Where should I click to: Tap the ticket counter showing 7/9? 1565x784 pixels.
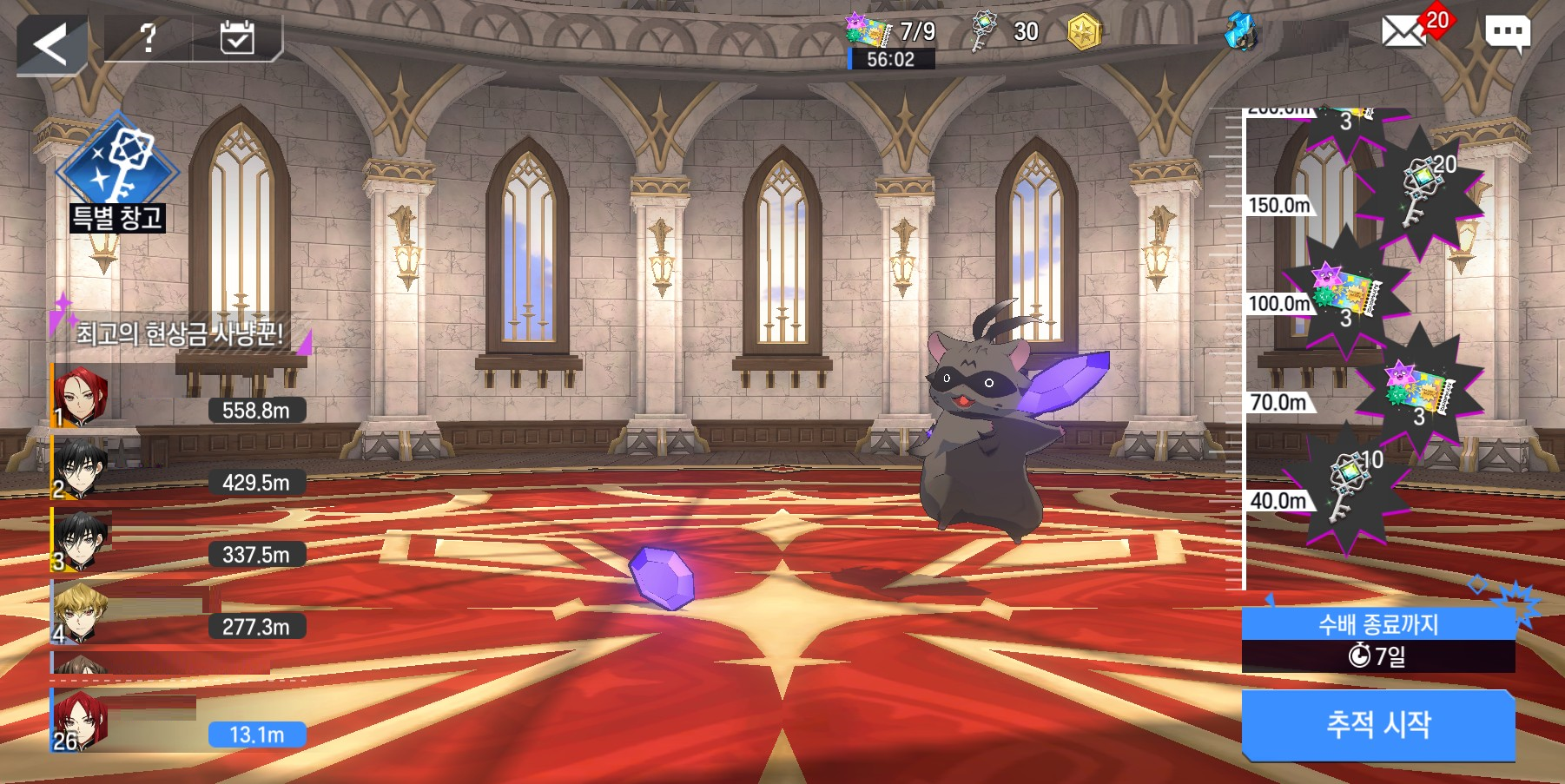click(x=891, y=33)
